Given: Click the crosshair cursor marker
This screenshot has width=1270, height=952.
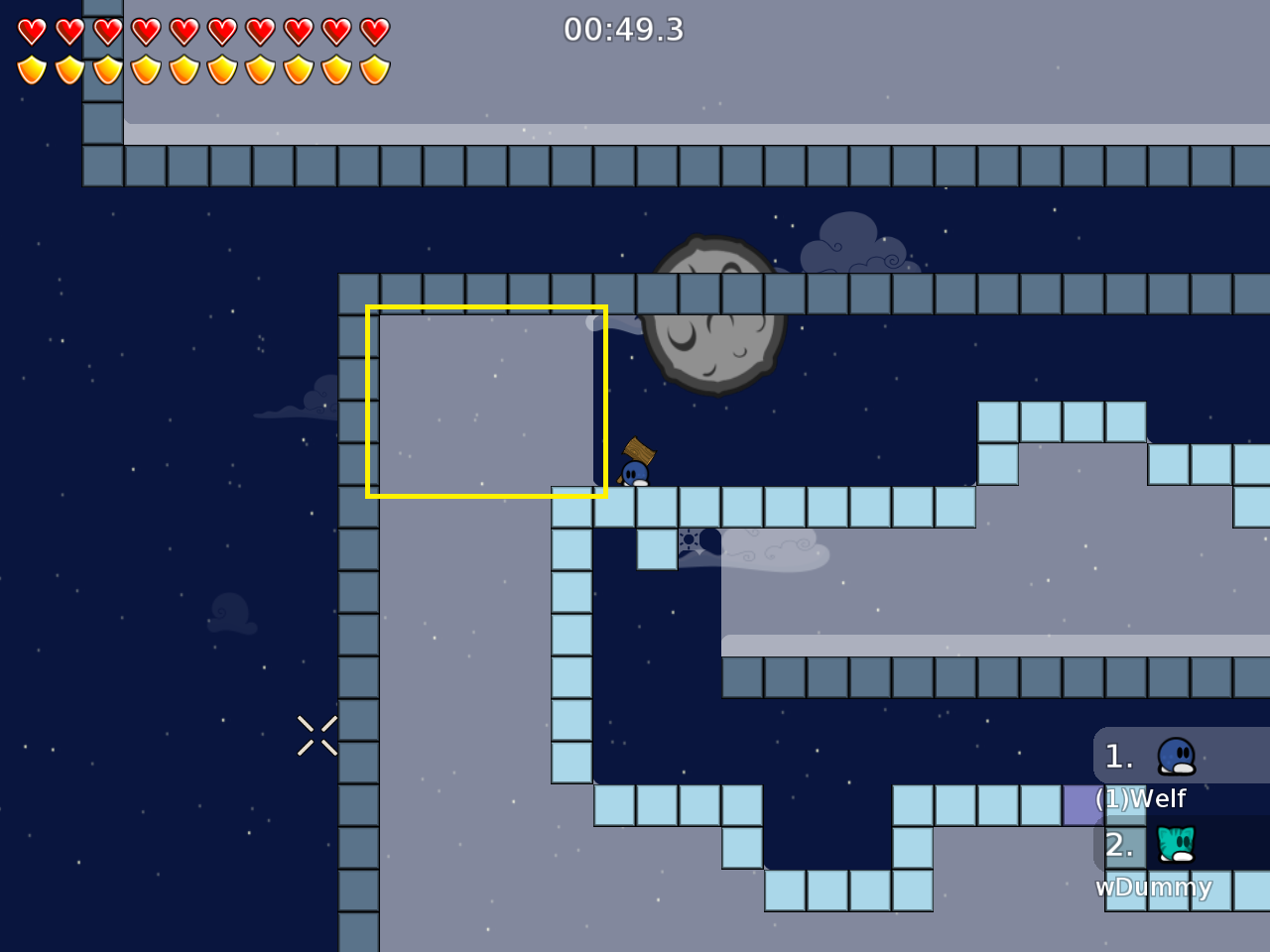Looking at the screenshot, I should point(317,734).
